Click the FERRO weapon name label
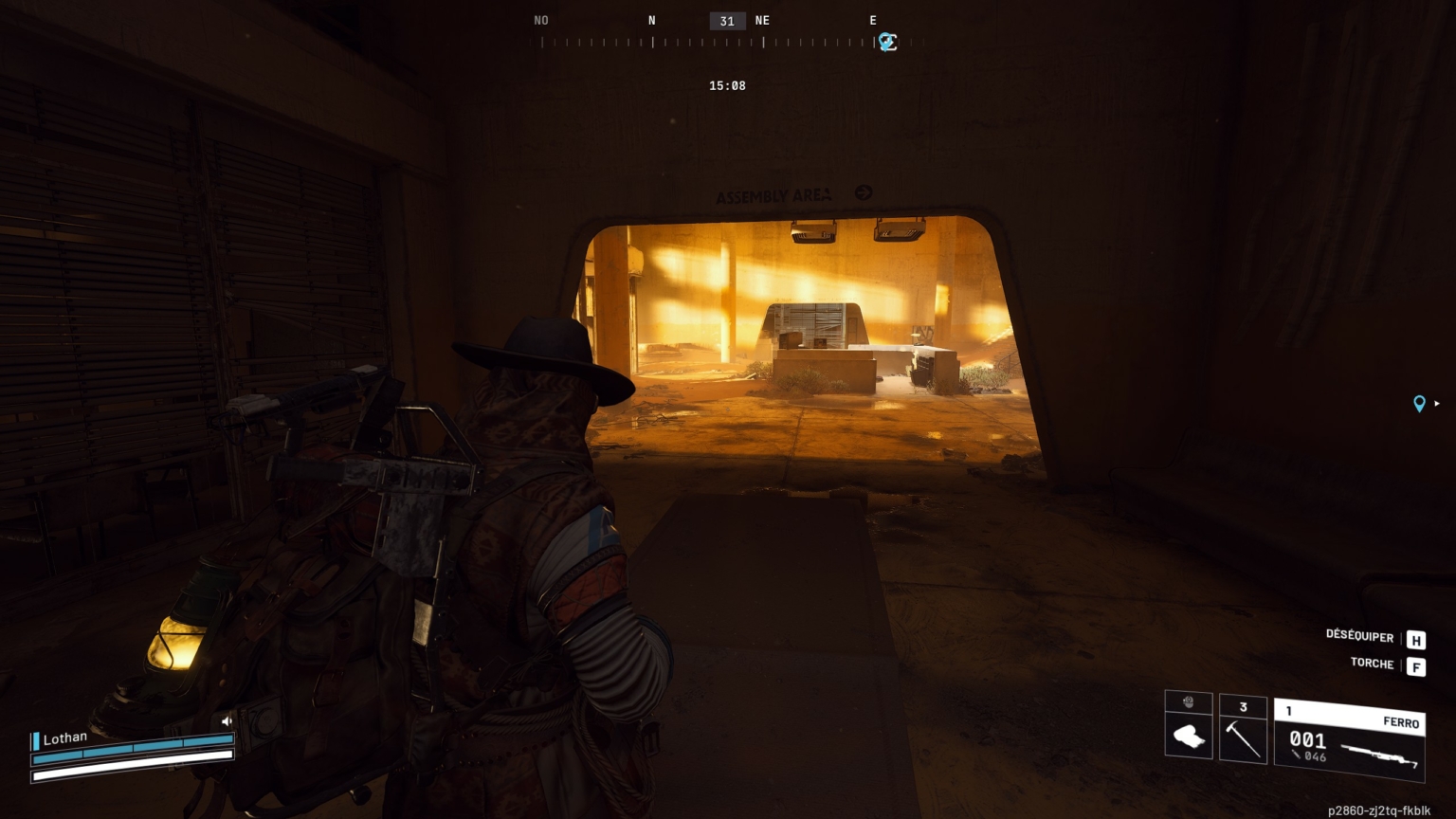 pyautogui.click(x=1403, y=722)
